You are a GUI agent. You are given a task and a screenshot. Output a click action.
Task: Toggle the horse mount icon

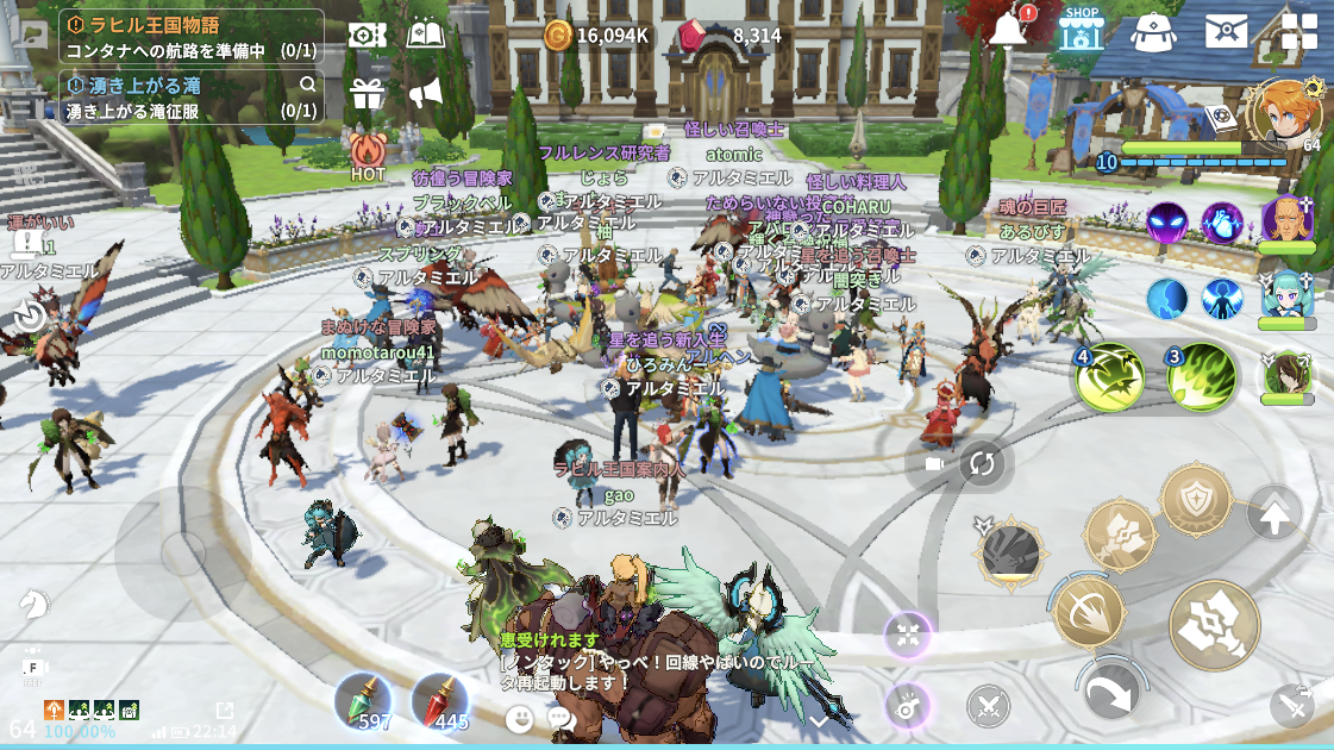point(33,603)
